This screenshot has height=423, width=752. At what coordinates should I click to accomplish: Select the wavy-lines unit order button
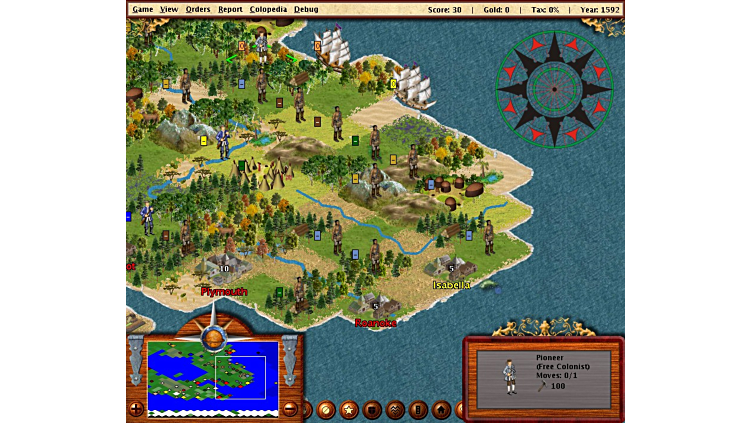(395, 409)
